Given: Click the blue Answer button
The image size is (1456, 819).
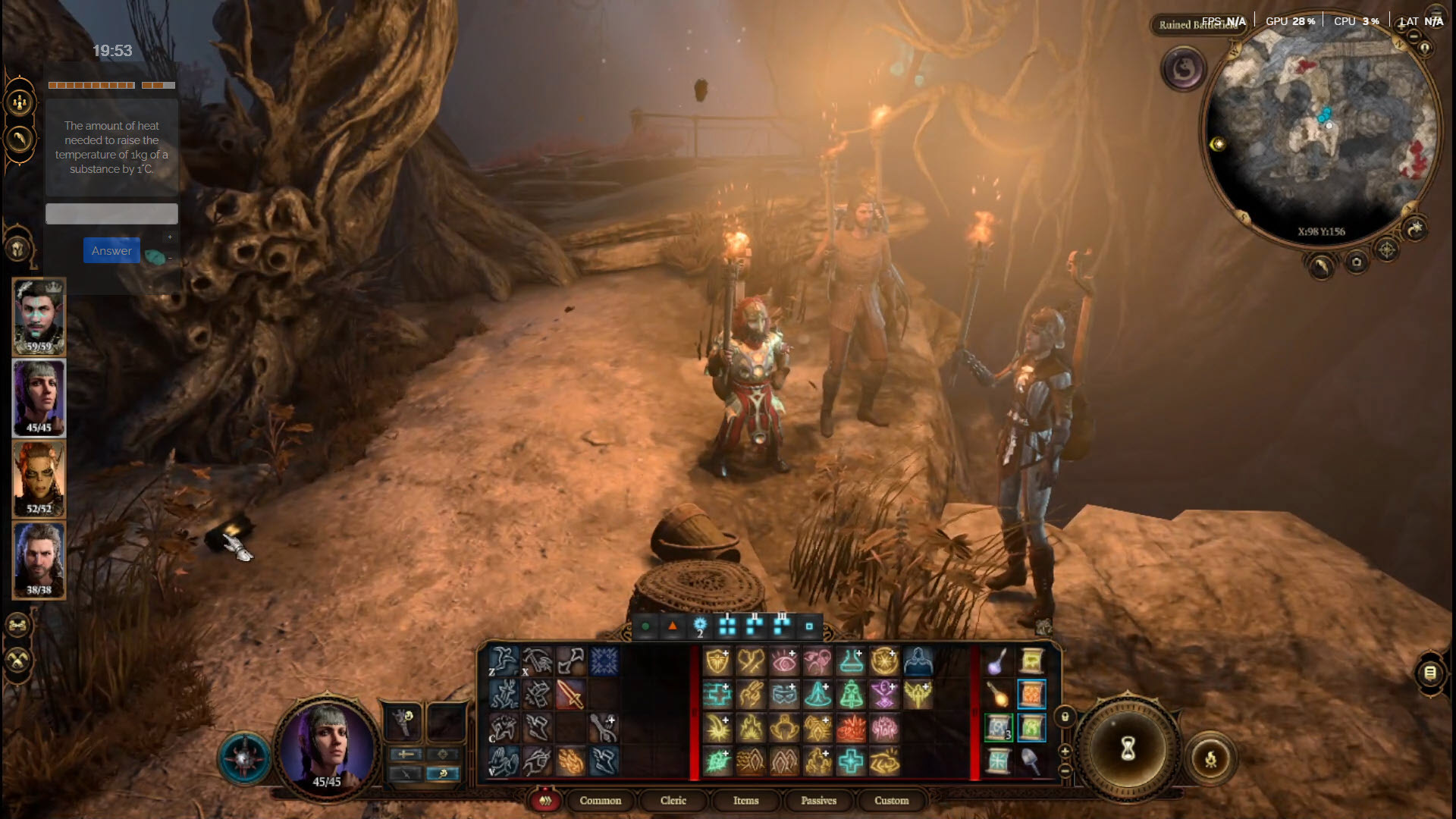Looking at the screenshot, I should 111,251.
